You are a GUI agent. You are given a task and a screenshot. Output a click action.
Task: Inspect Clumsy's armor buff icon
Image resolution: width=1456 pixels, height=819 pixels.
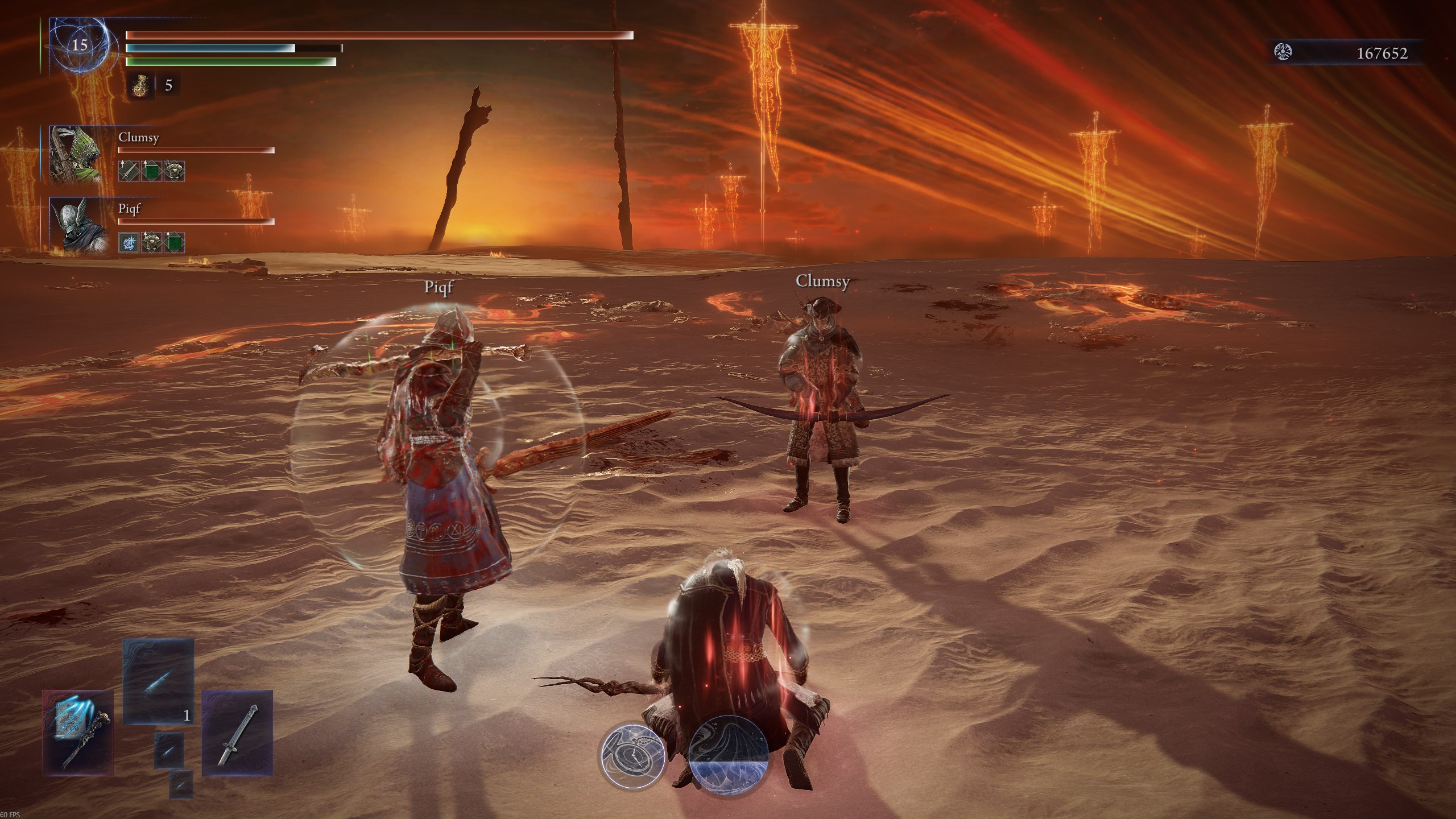coord(174,171)
